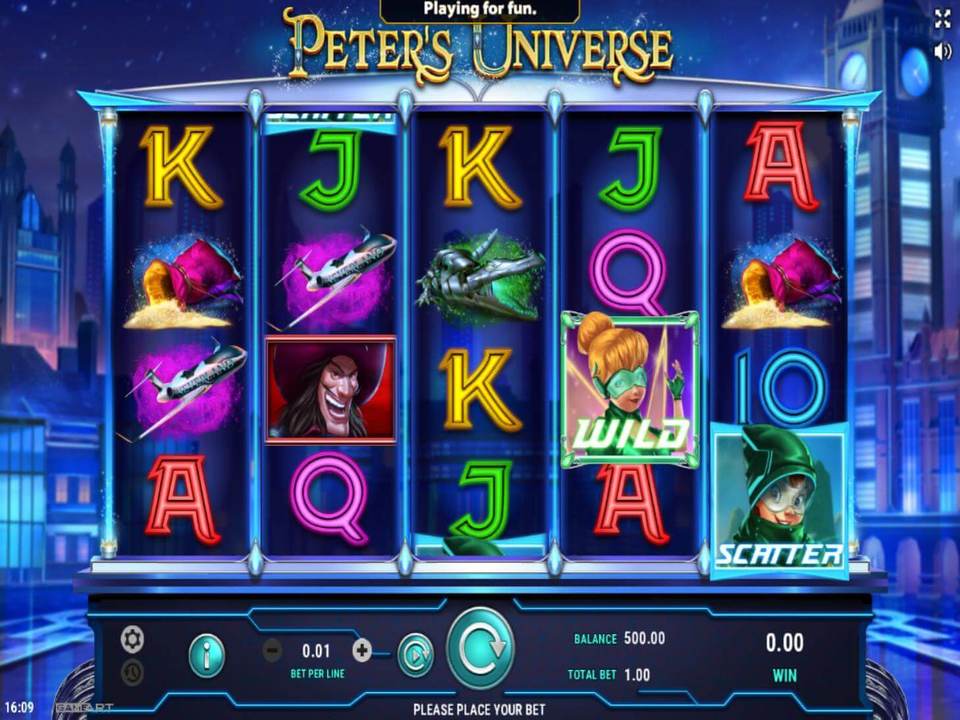This screenshot has height=720, width=960.
Task: Open the paytable info button
Action: pos(207,655)
